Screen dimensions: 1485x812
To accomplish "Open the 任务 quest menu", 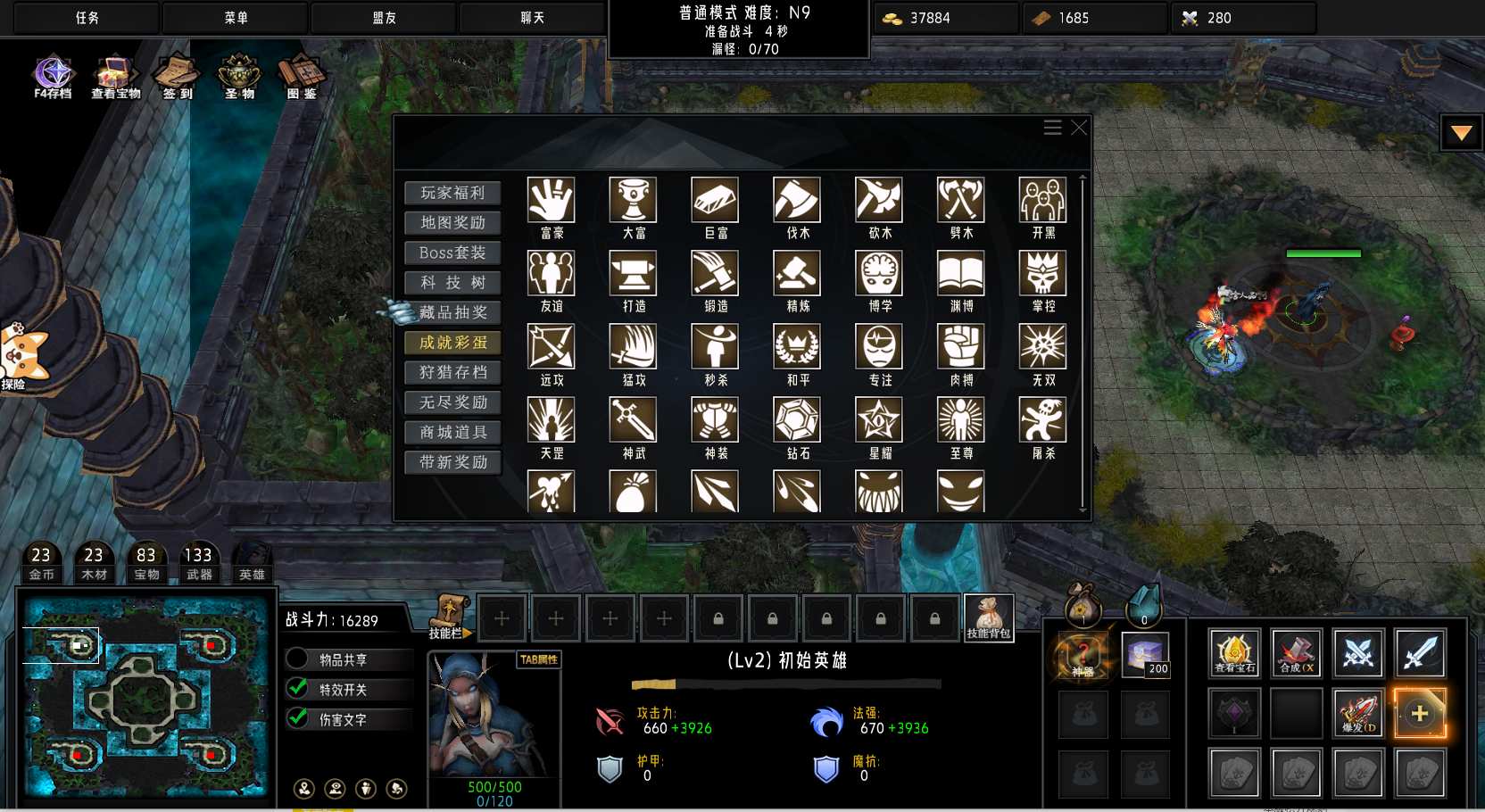I will click(87, 18).
